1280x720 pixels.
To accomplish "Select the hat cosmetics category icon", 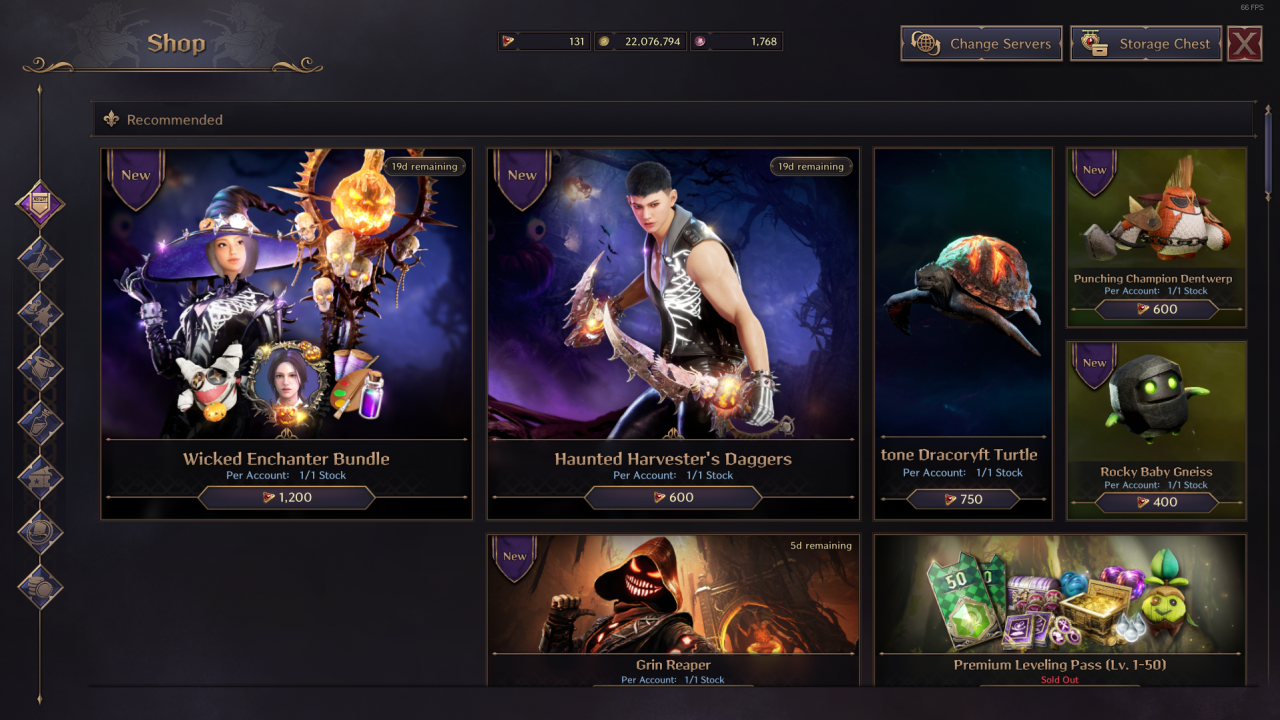I will click(41, 533).
